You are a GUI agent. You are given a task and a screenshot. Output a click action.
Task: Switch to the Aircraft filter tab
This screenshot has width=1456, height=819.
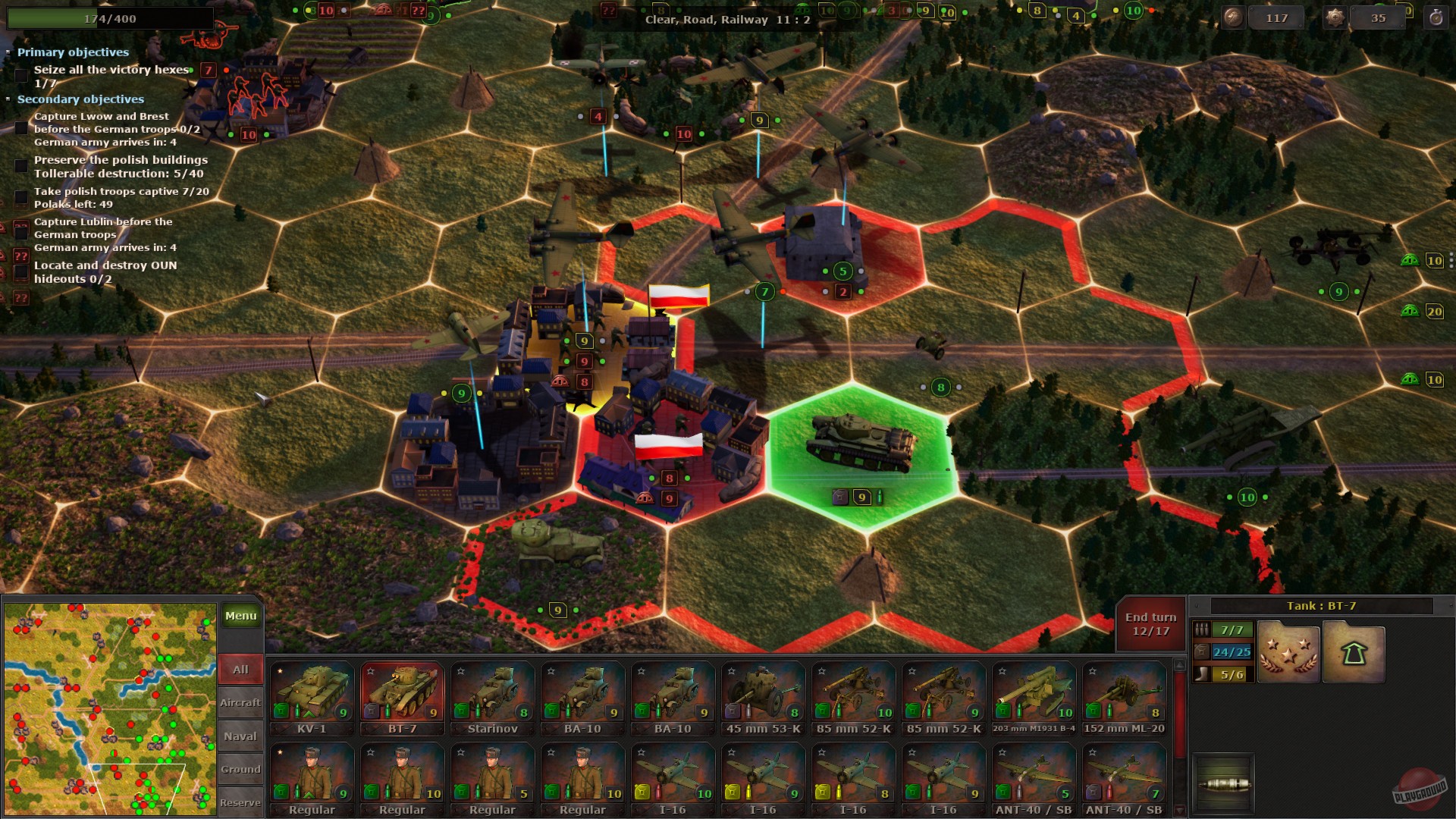(240, 702)
